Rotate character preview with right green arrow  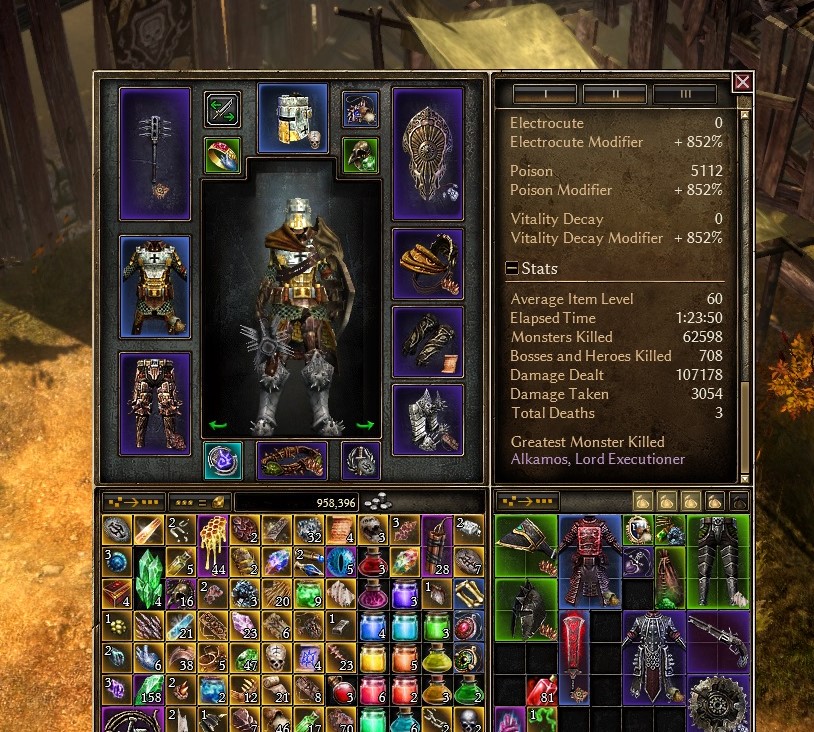pos(365,425)
